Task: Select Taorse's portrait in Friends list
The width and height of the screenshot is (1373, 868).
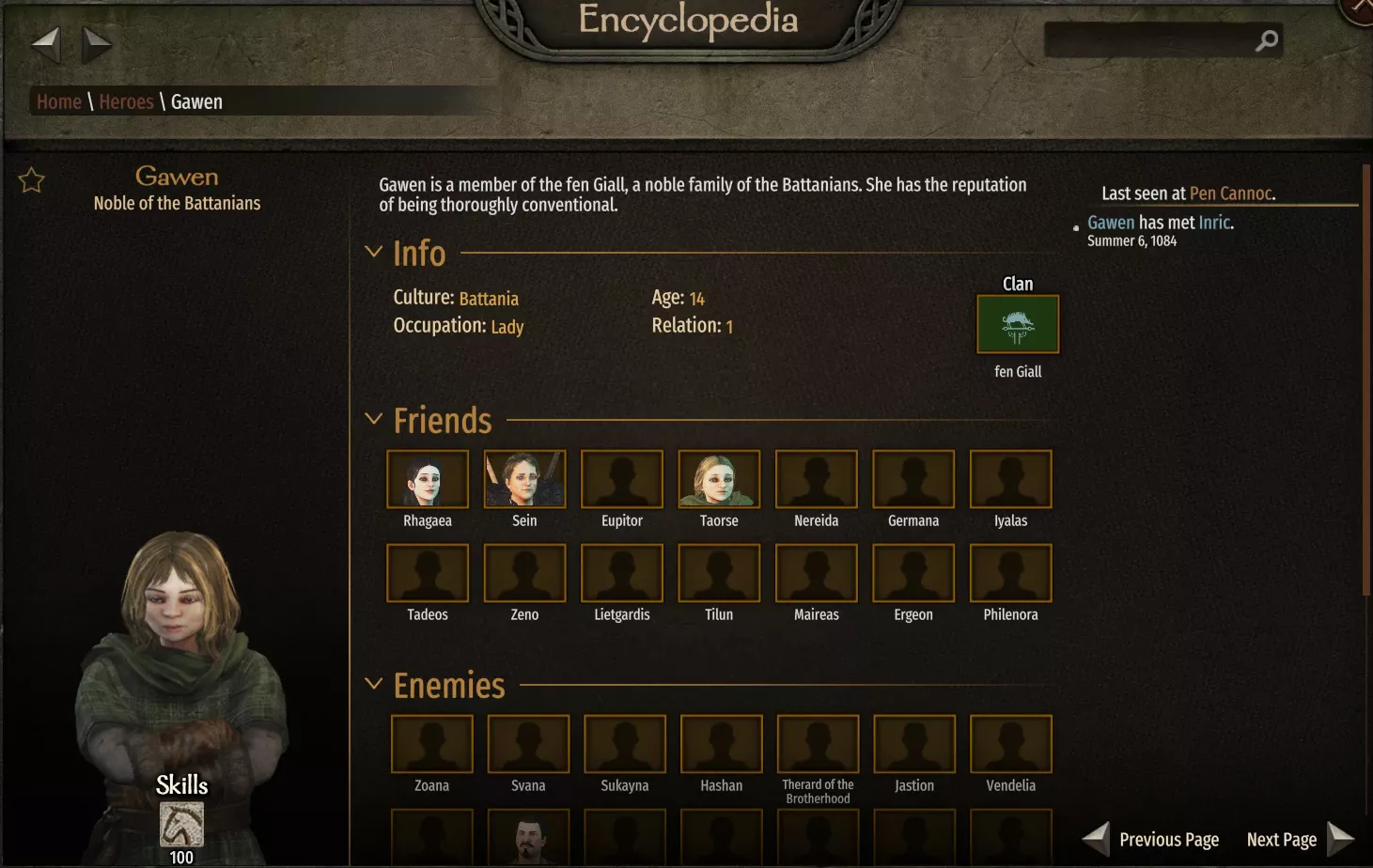Action: tap(719, 479)
